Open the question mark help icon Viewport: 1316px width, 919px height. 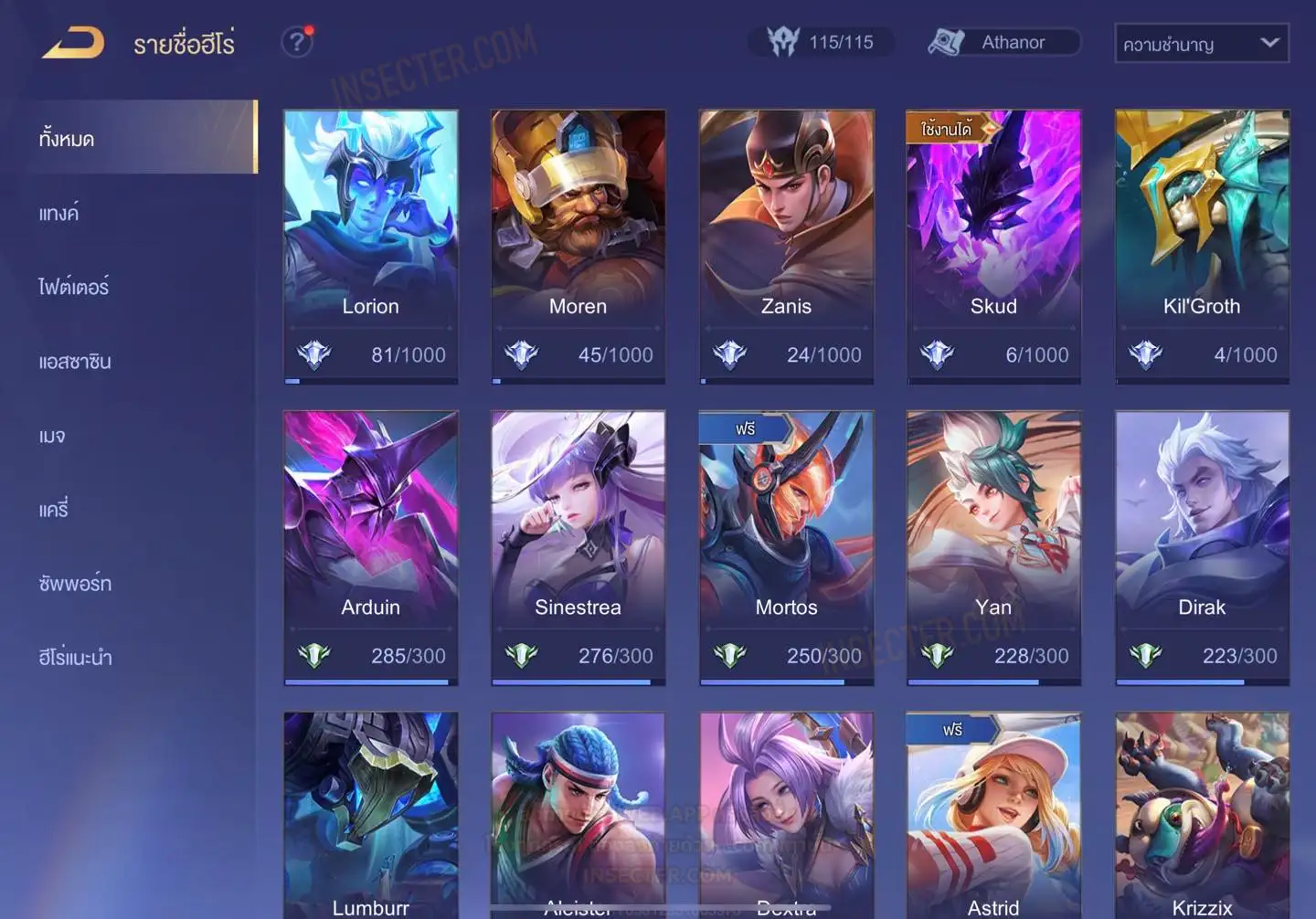click(296, 42)
